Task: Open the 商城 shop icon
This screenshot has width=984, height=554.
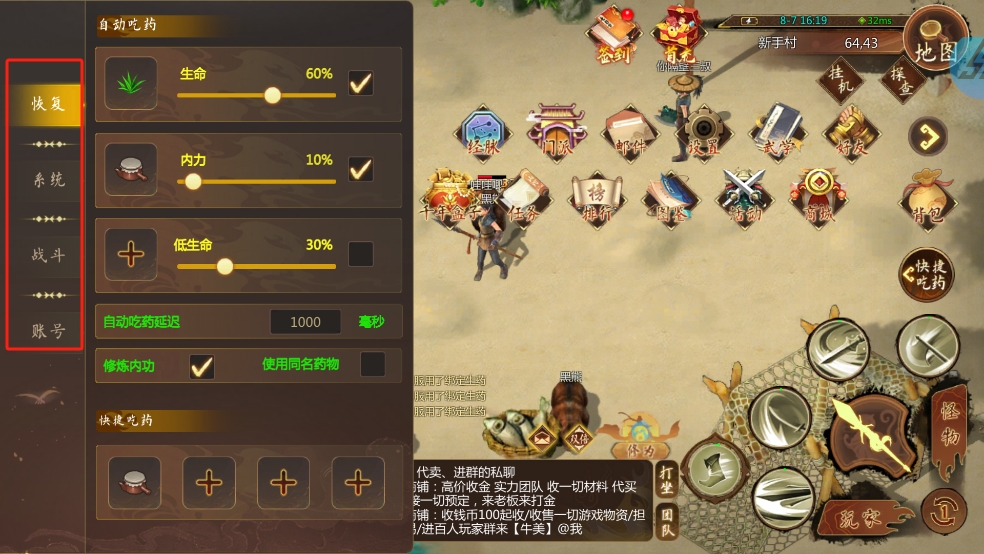Action: point(817,195)
